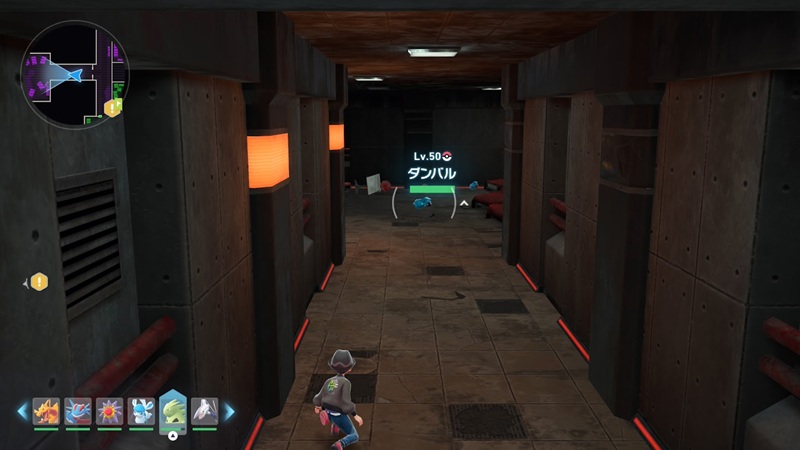
Task: Click the party bar's right arrow
Action: pos(229,411)
